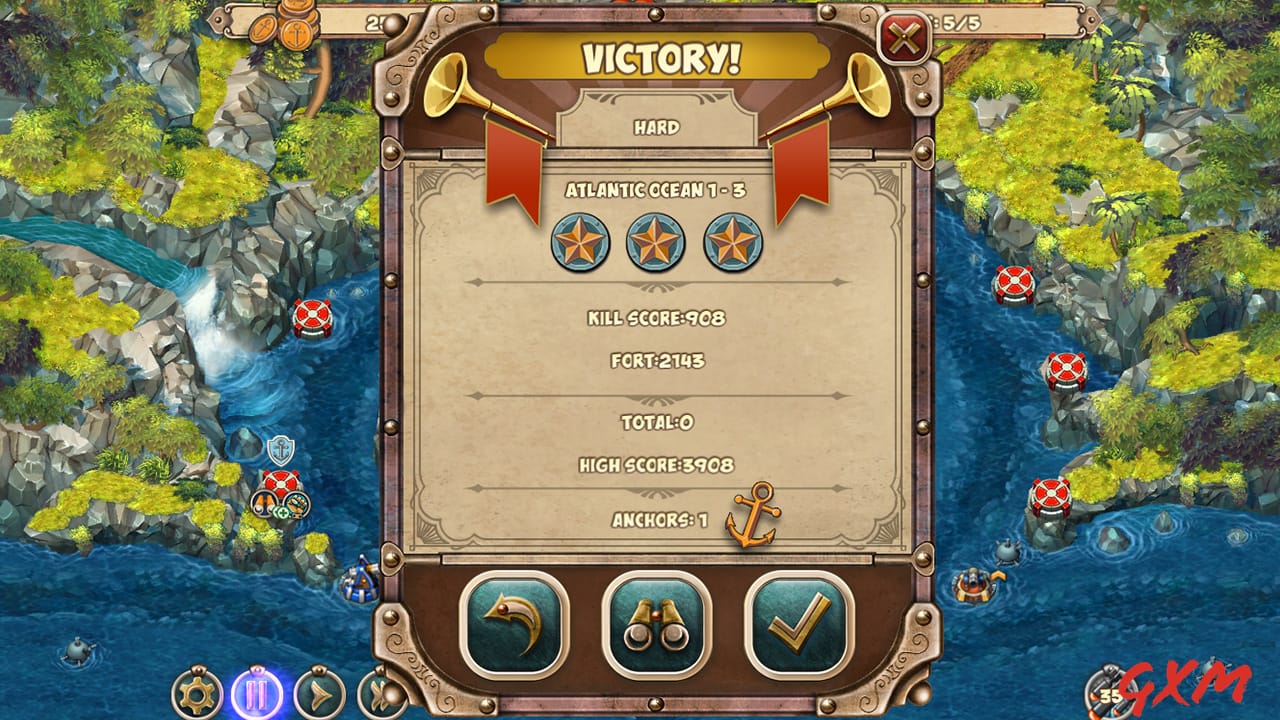Click the binoculars upgrade icon on the tower
The image size is (1280, 720).
(263, 503)
